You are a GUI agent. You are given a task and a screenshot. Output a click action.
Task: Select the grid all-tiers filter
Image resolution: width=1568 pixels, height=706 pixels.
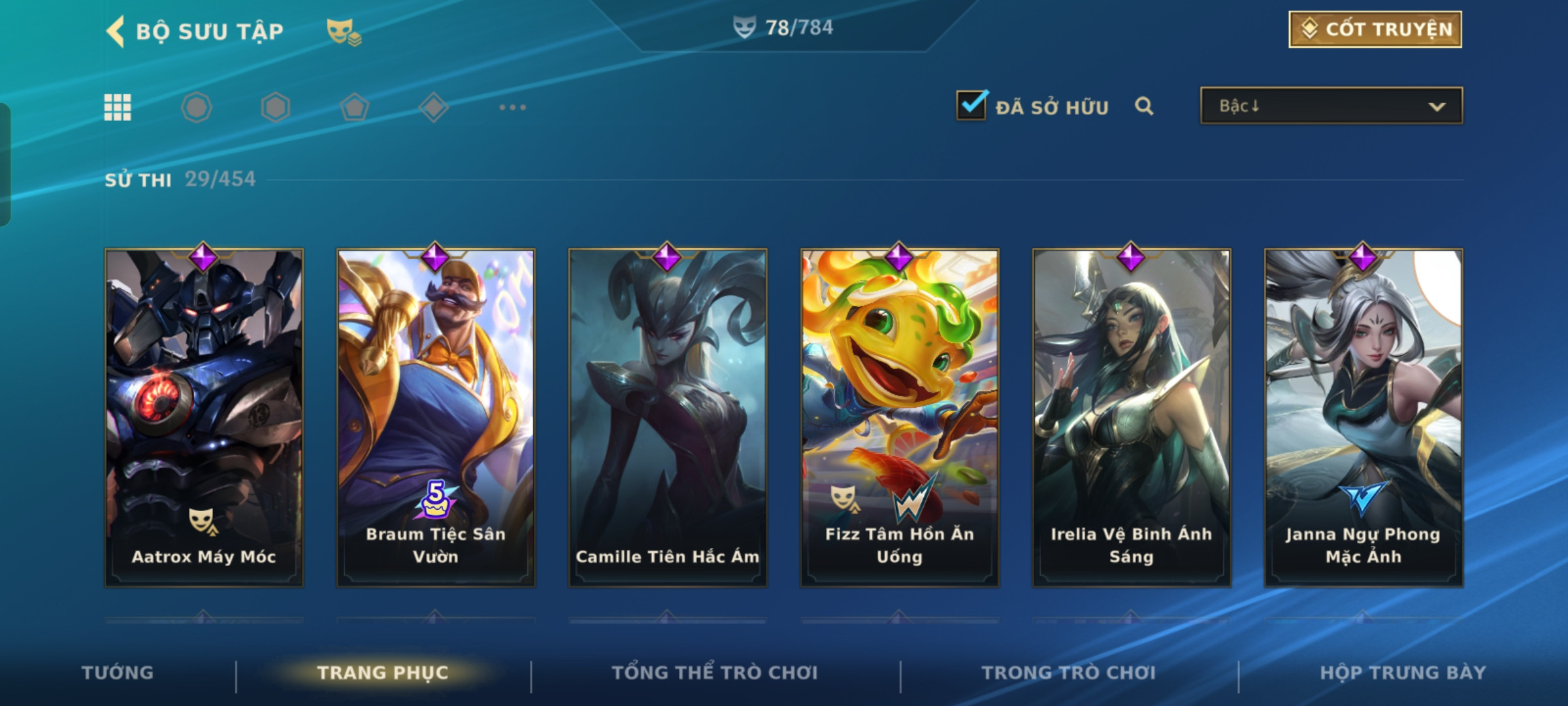[x=118, y=107]
